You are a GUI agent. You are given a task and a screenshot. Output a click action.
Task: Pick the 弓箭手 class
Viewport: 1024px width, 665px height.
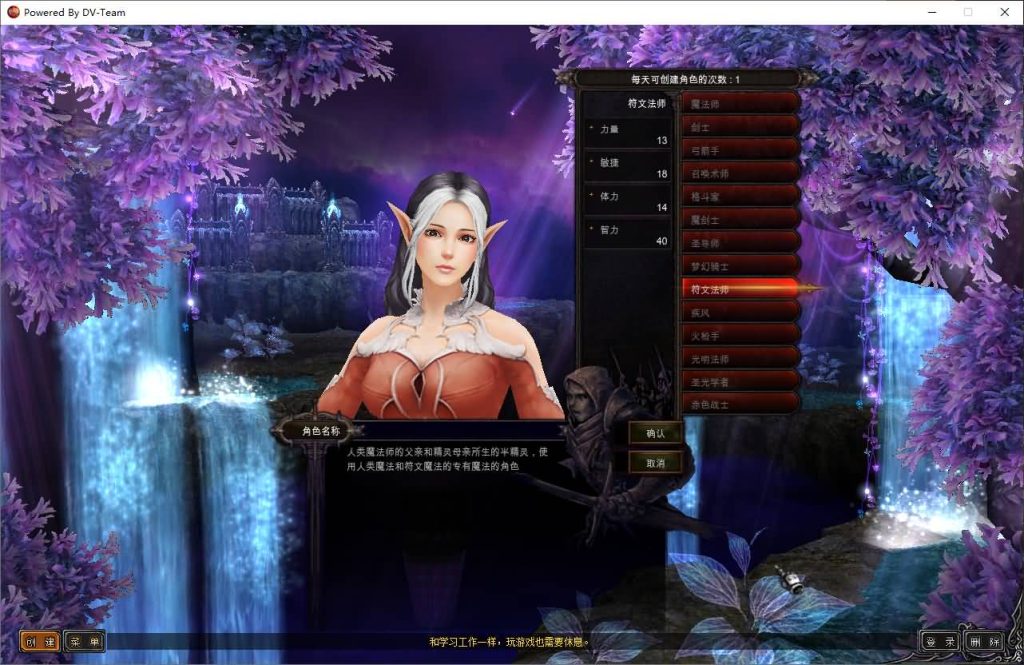point(740,149)
